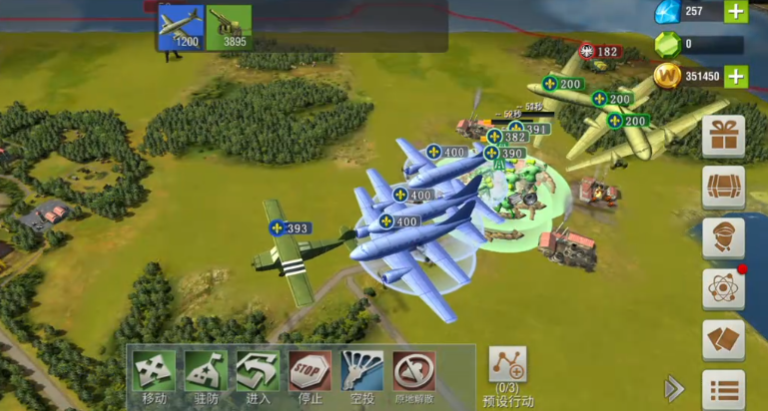Open the gift box rewards
768x411 pixels.
(x=723, y=136)
